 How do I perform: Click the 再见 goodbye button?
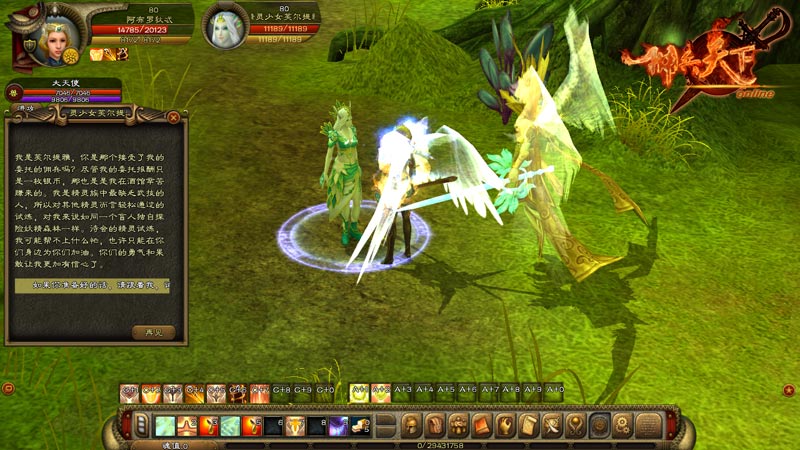153,332
